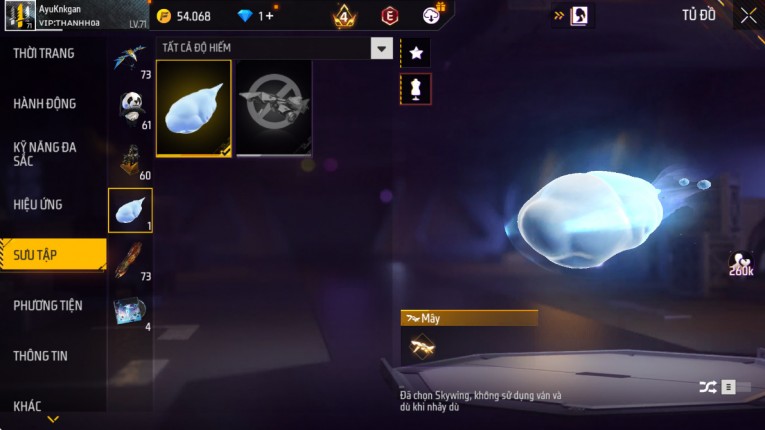Open the gift icon in top bar
This screenshot has width=765, height=430.
[x=432, y=15]
